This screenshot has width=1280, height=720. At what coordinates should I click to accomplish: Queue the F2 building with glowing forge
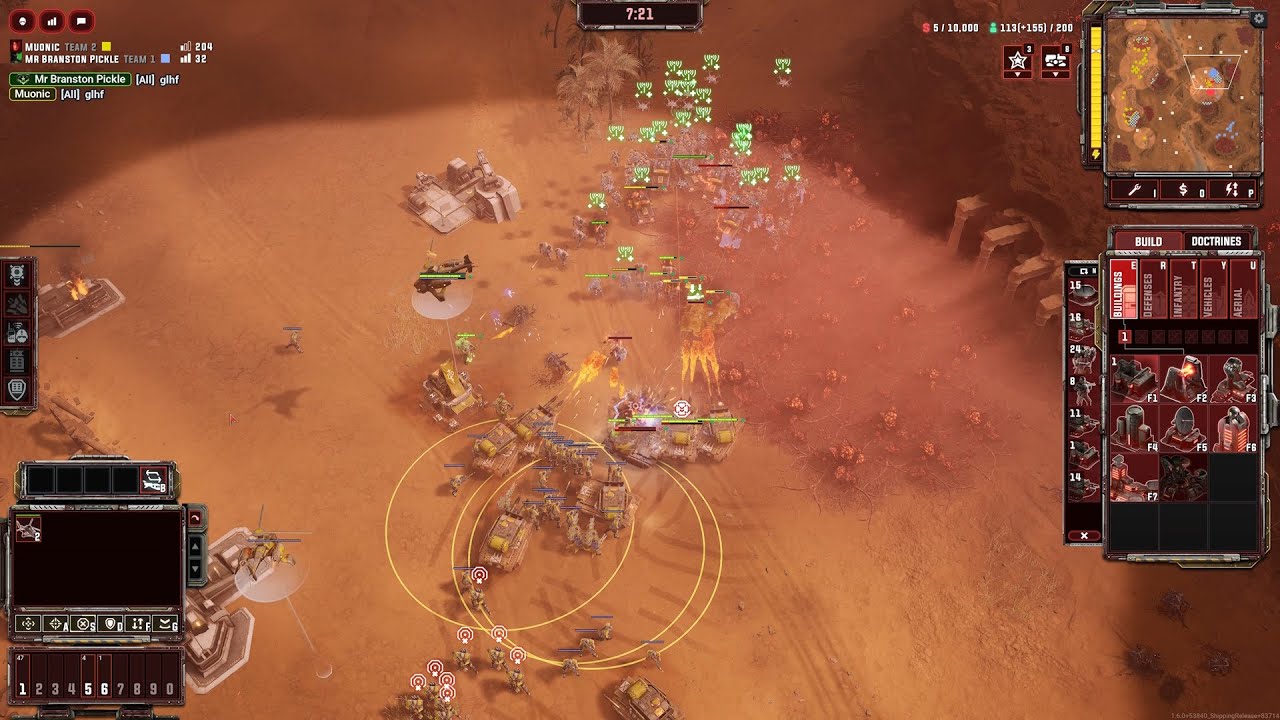click(x=1183, y=378)
